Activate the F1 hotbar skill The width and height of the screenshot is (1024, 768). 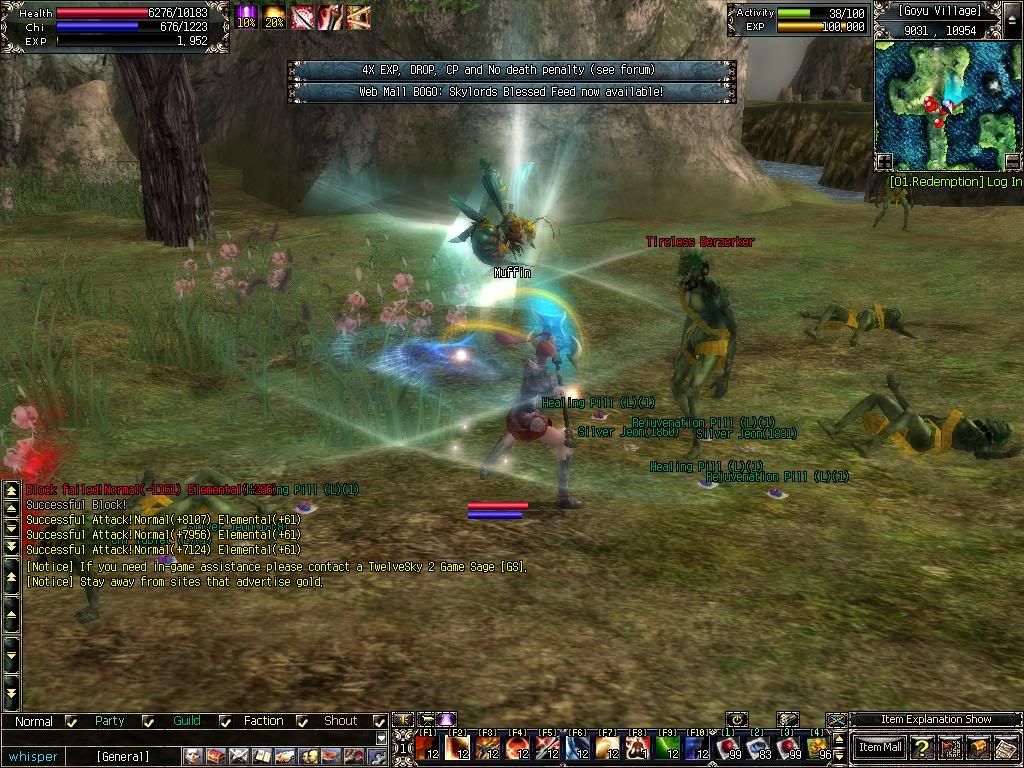[x=428, y=747]
